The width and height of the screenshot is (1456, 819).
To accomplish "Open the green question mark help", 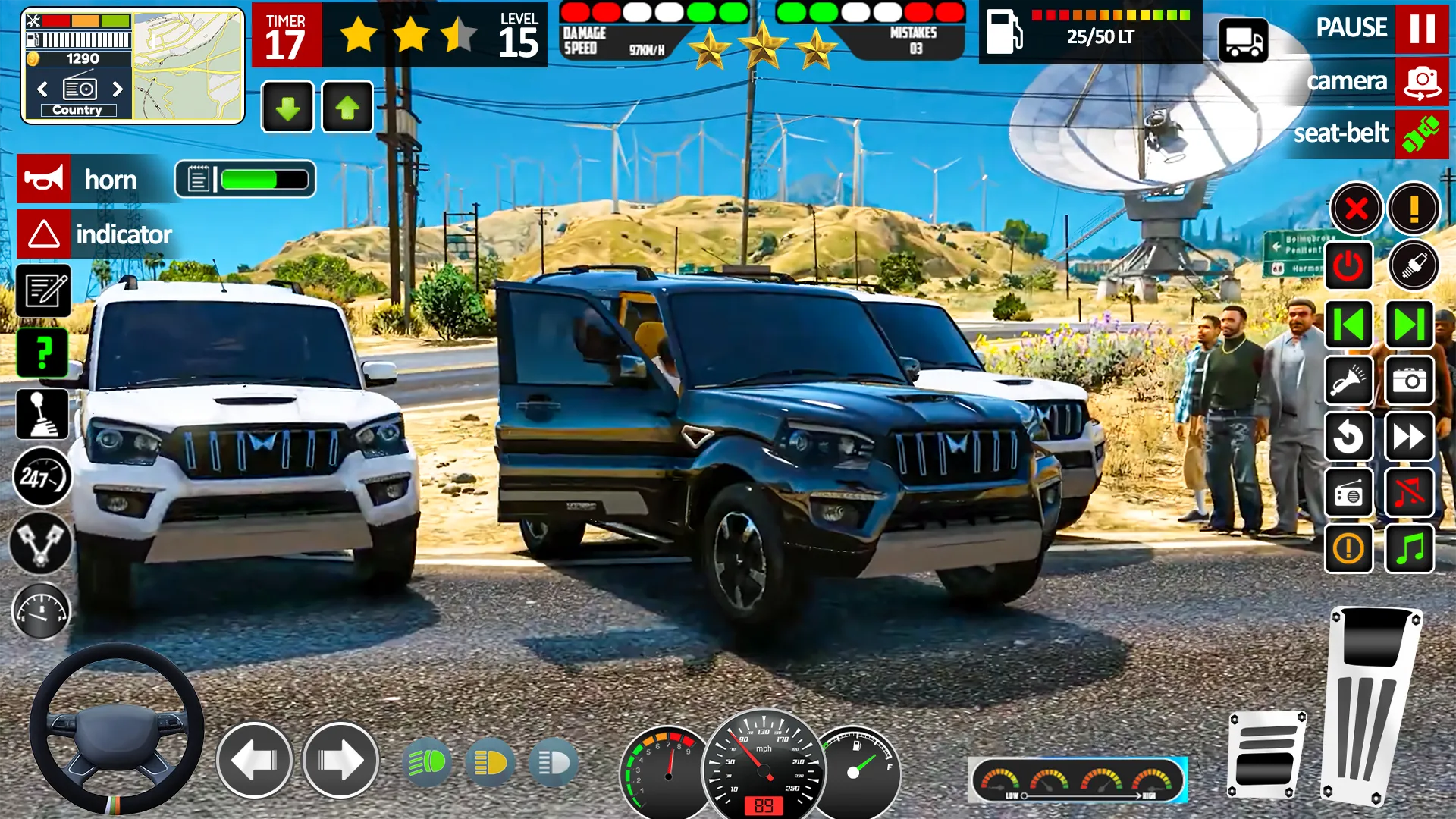I will tap(43, 353).
